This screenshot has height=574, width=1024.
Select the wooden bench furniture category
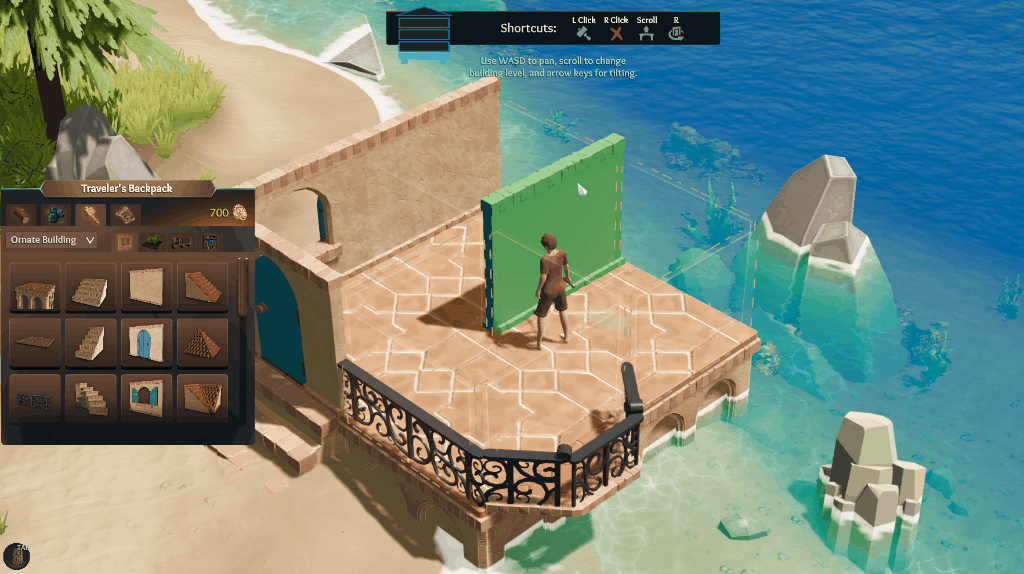coord(180,241)
